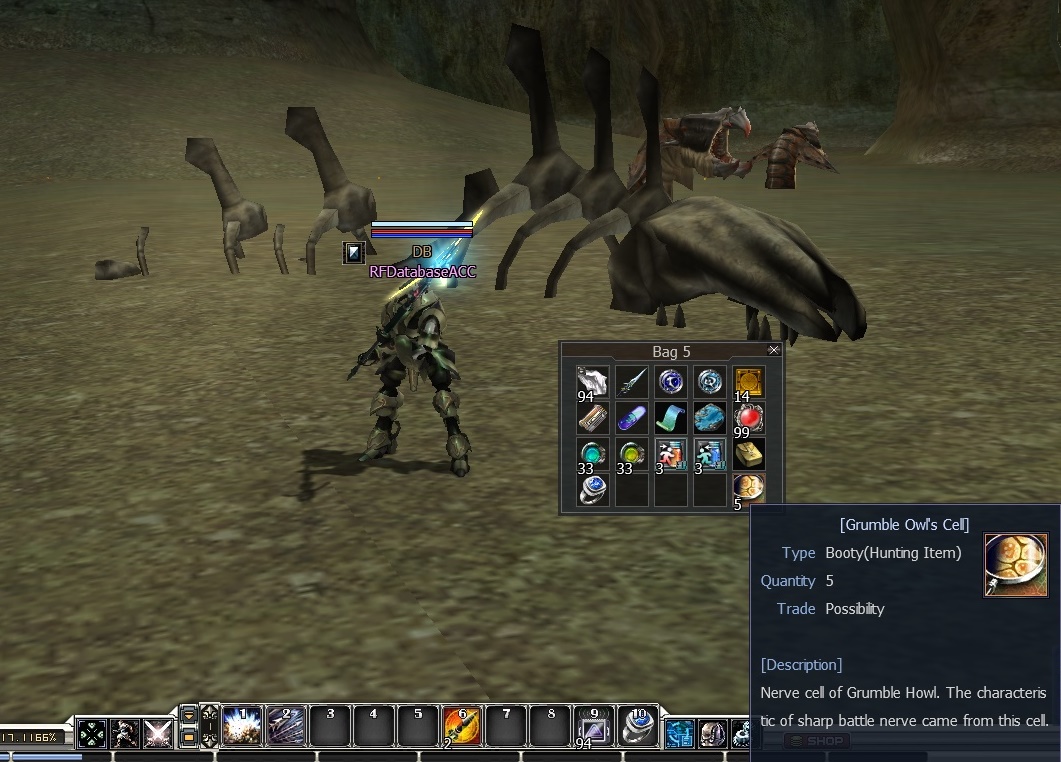This screenshot has width=1061, height=762.
Task: Select the blue gemstone ring in the bag
Action: 592,490
